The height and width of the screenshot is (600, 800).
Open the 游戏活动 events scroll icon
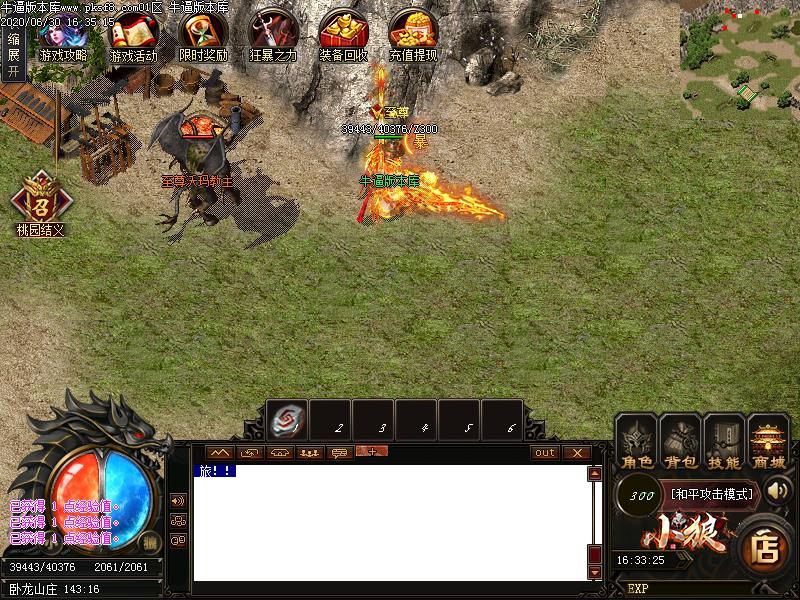[133, 38]
